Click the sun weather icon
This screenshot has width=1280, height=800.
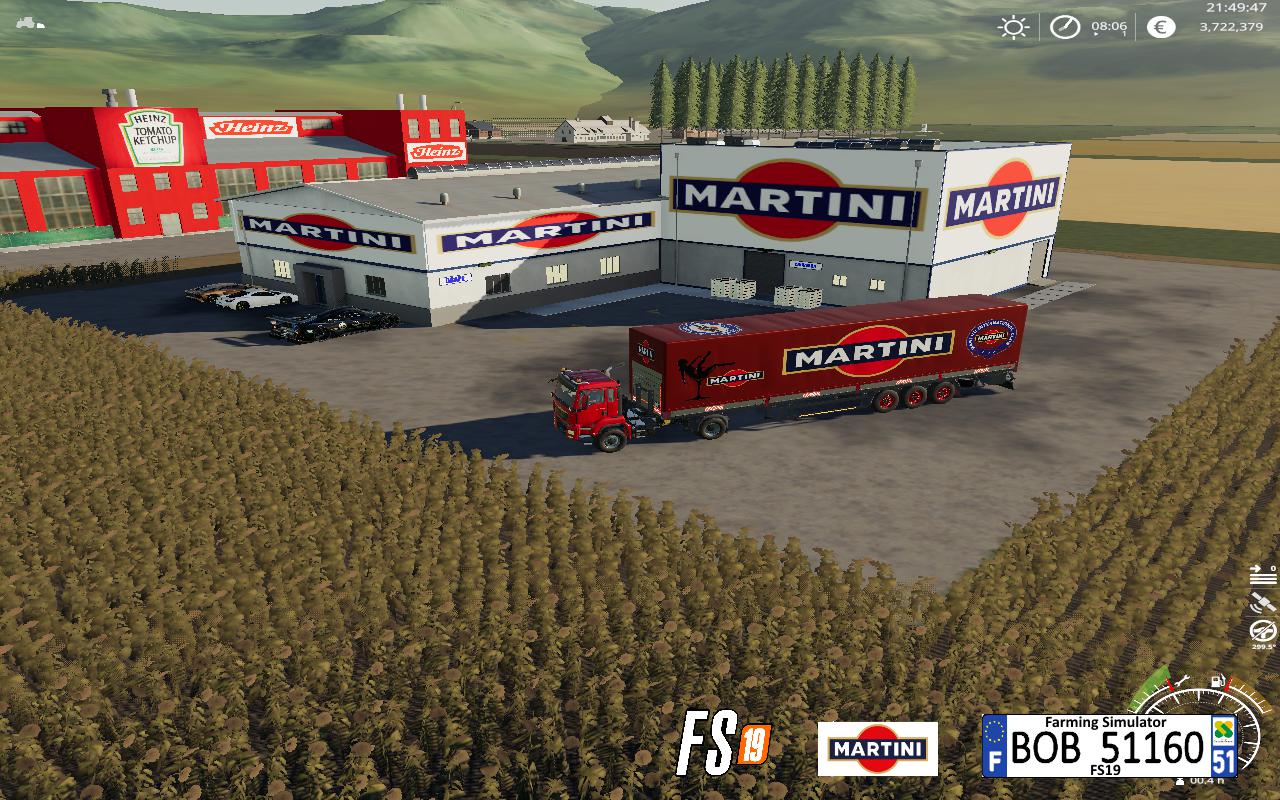(1013, 27)
